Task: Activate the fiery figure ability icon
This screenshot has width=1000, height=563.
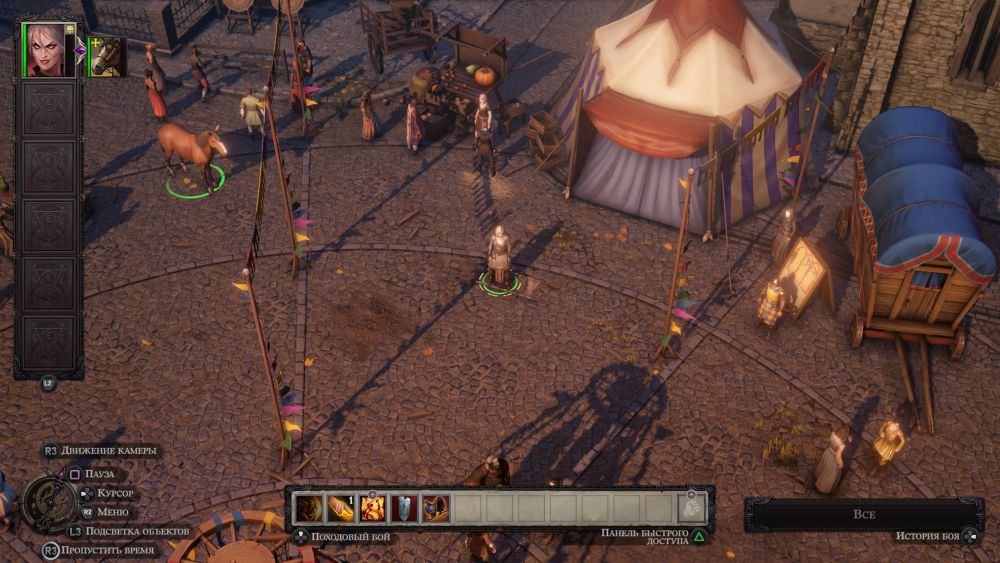Action: click(373, 508)
